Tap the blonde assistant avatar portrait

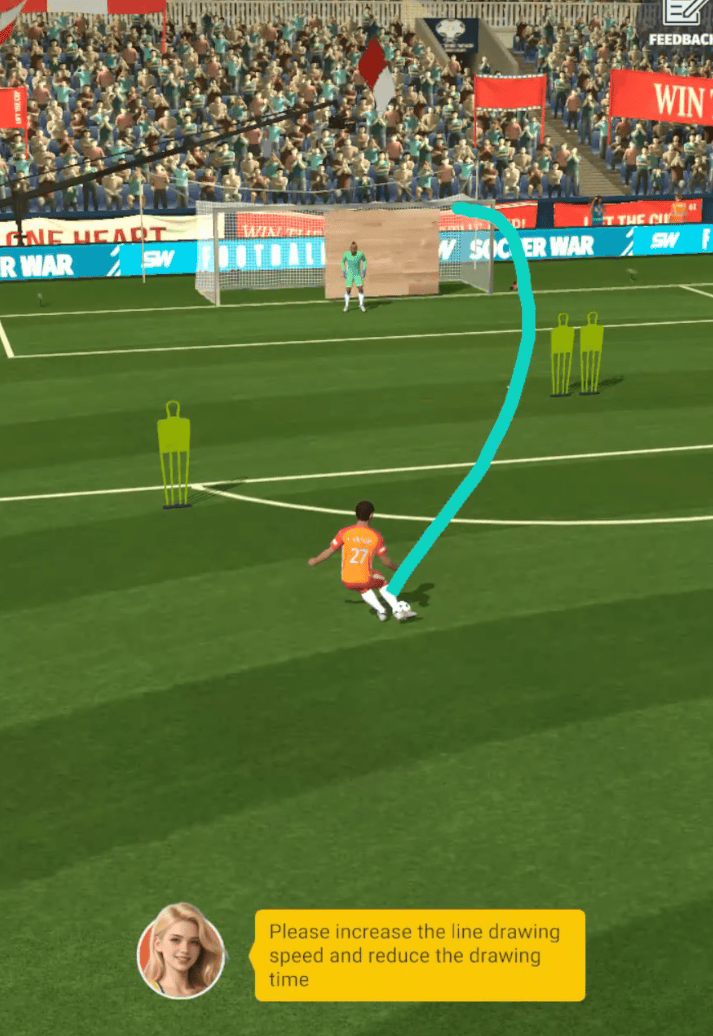tap(181, 950)
